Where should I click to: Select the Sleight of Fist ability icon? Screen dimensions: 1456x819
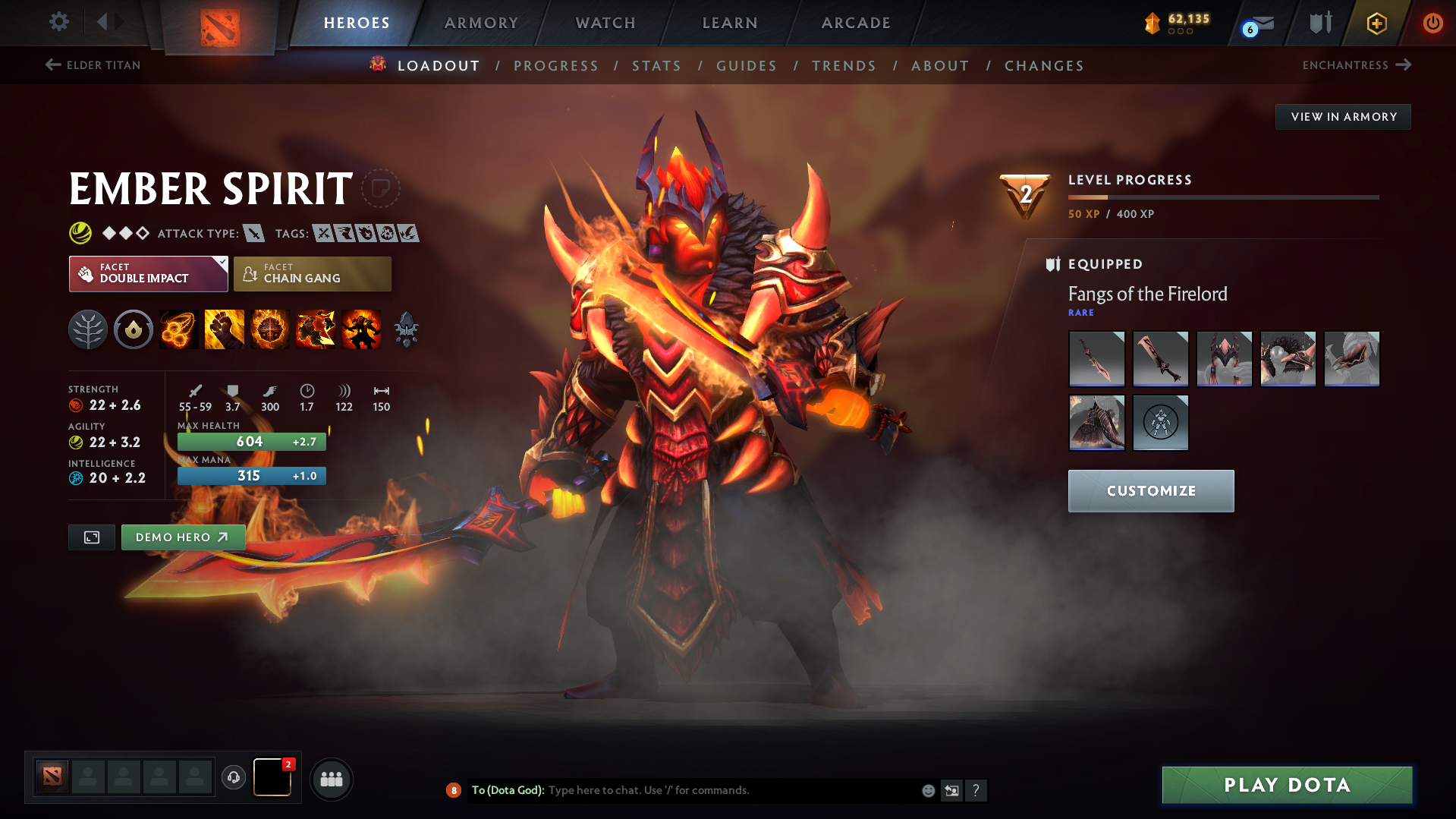pos(224,329)
